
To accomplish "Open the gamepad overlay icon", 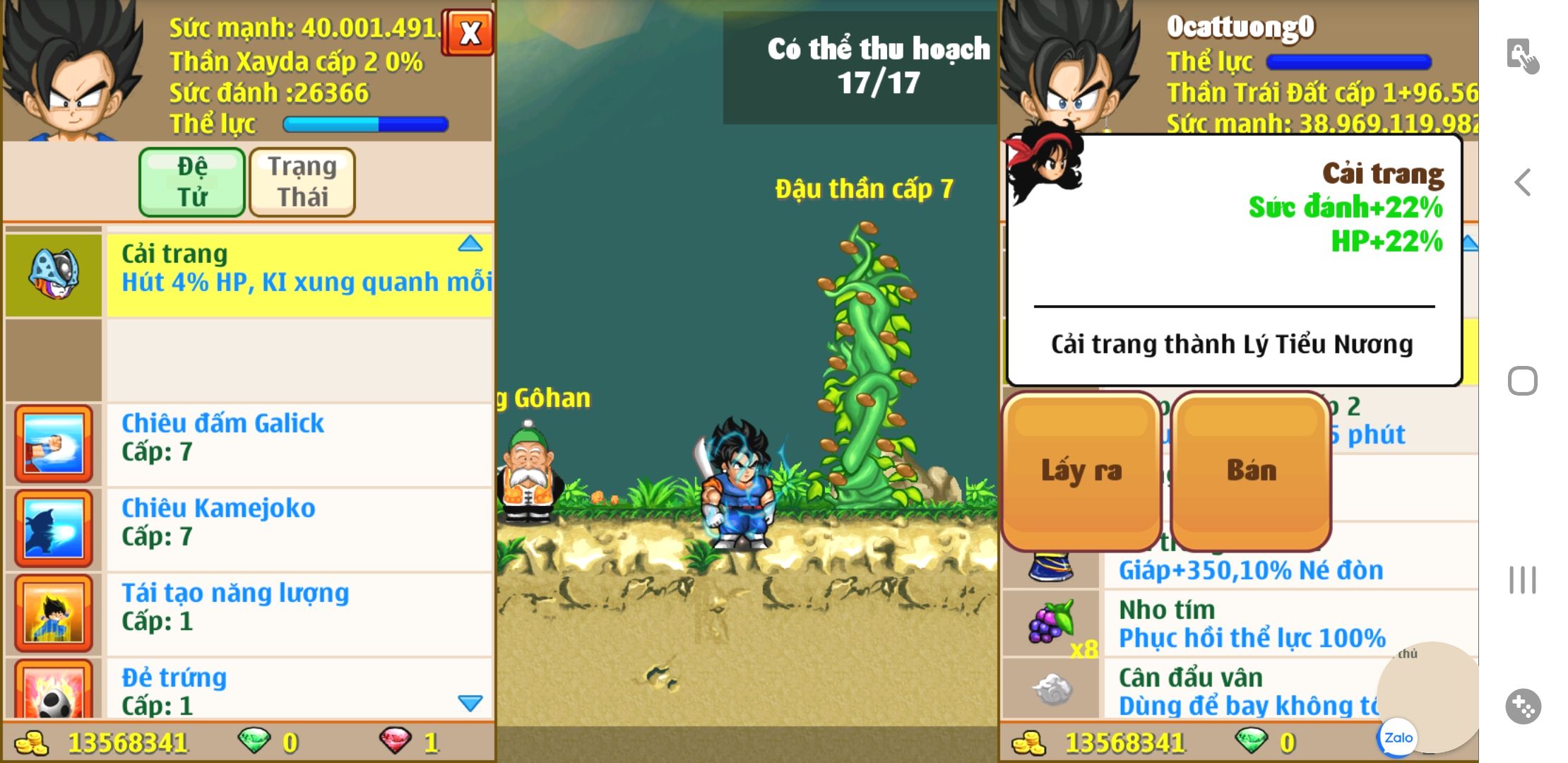I will point(1523,706).
